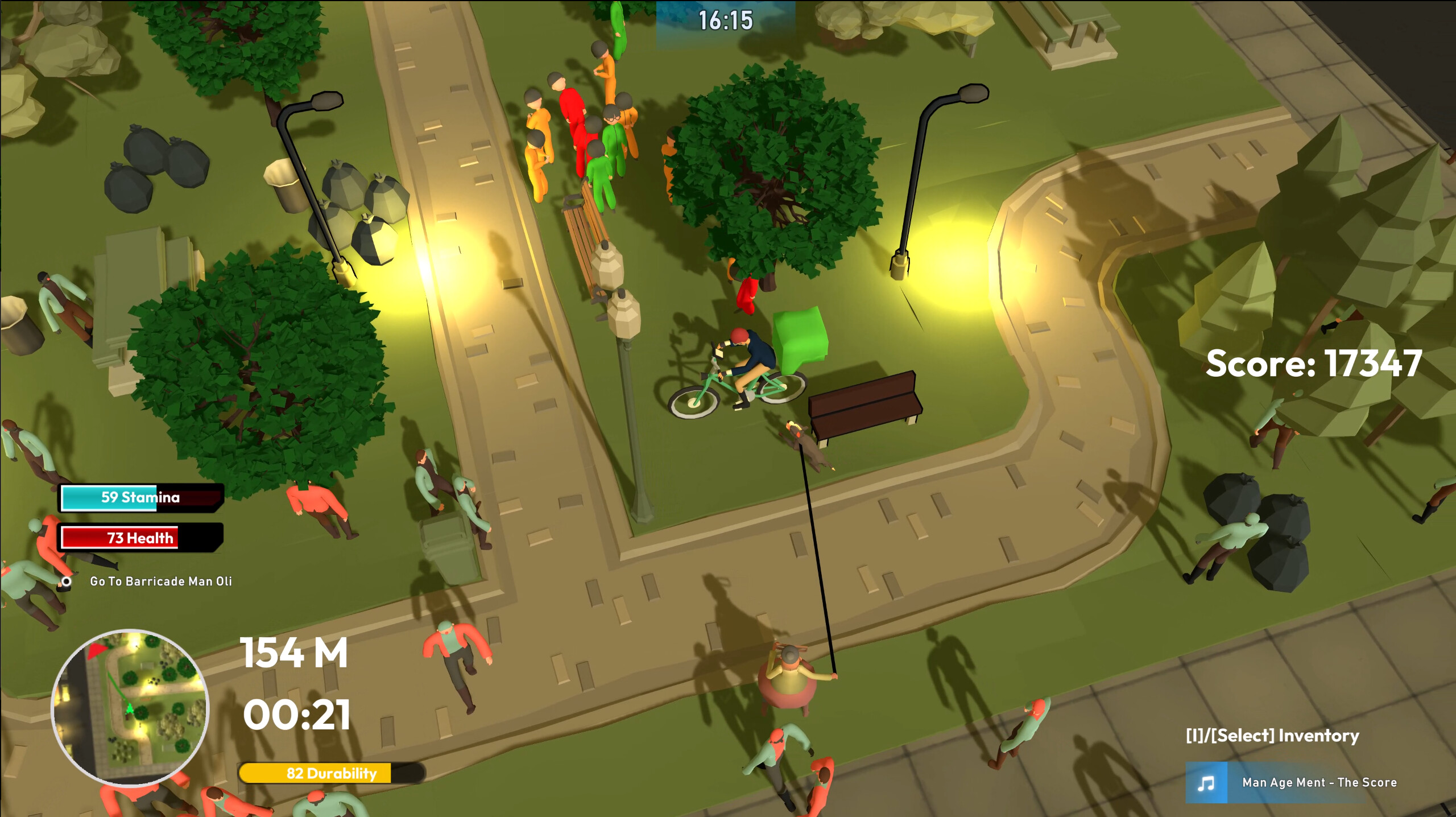Select the green player arrow on the minimap

tap(129, 708)
